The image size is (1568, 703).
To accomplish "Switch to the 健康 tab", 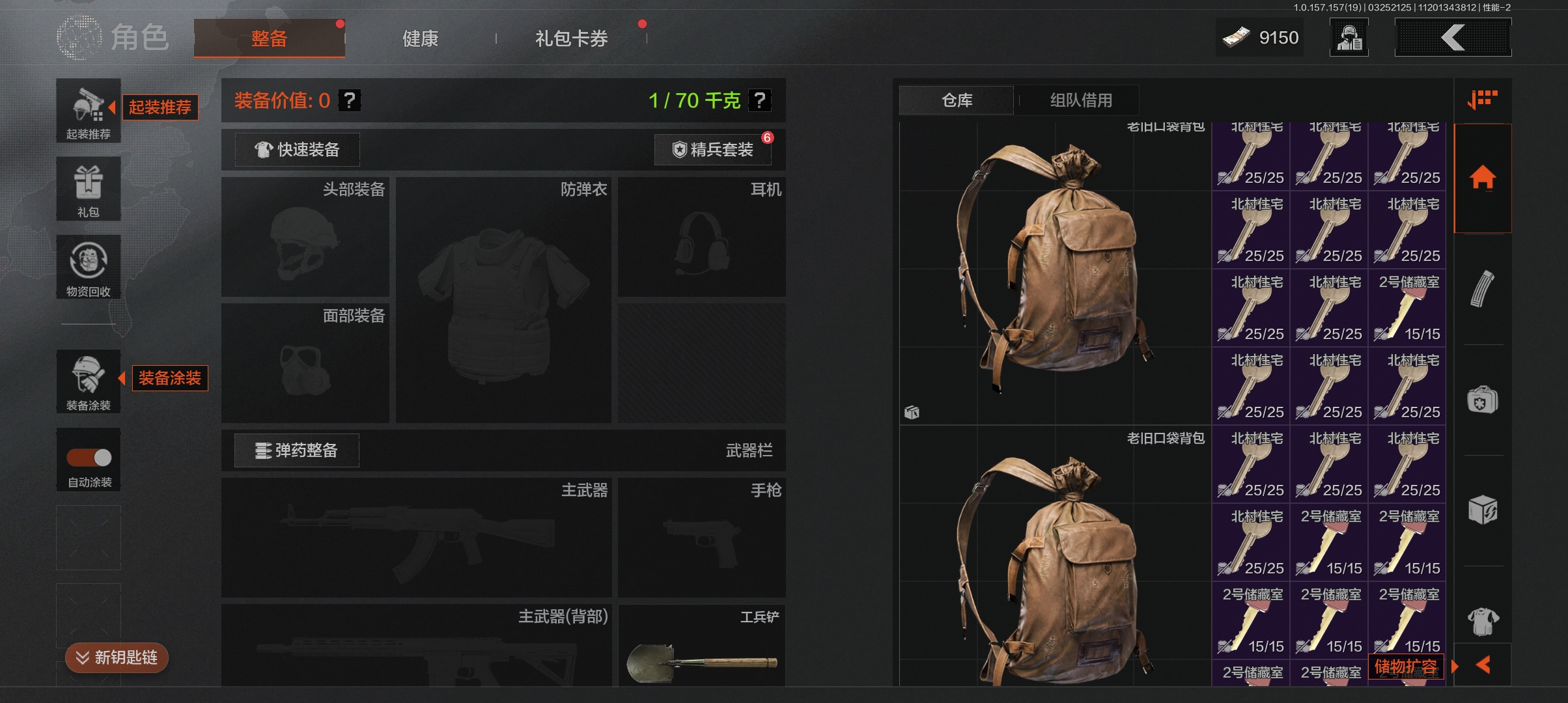I will point(420,38).
